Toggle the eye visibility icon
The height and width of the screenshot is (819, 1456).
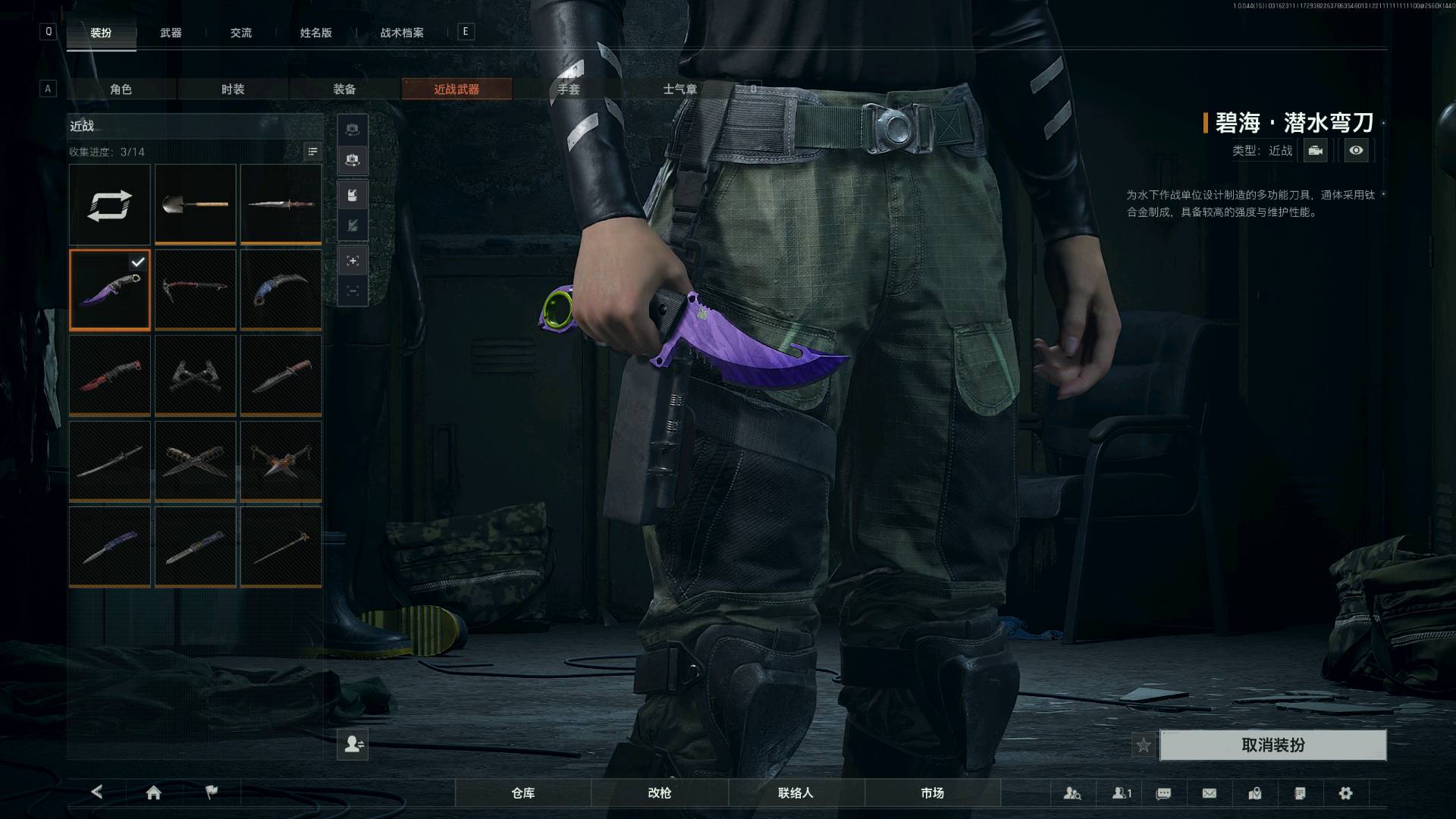point(1356,151)
